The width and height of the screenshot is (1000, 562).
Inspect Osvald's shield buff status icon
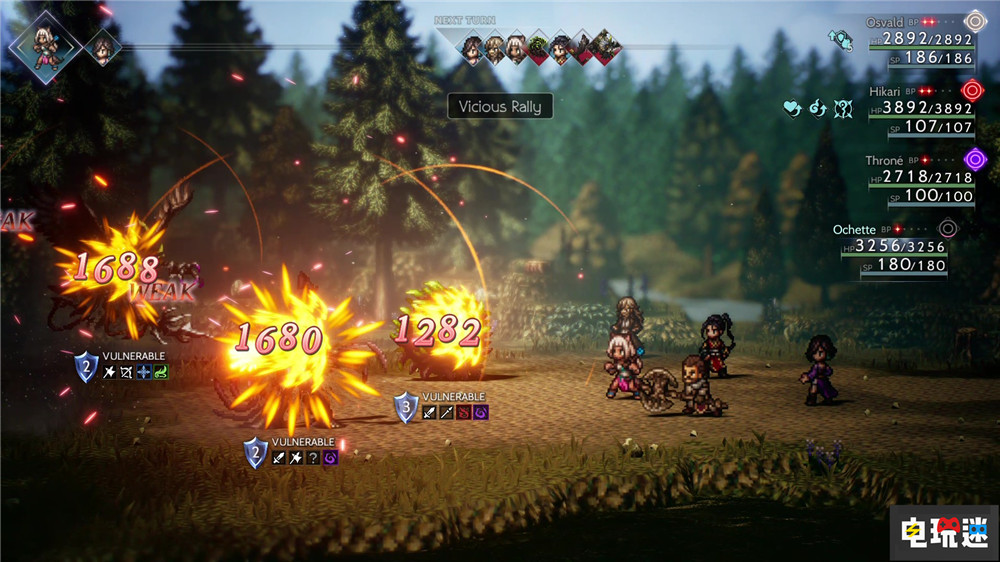(x=839, y=37)
